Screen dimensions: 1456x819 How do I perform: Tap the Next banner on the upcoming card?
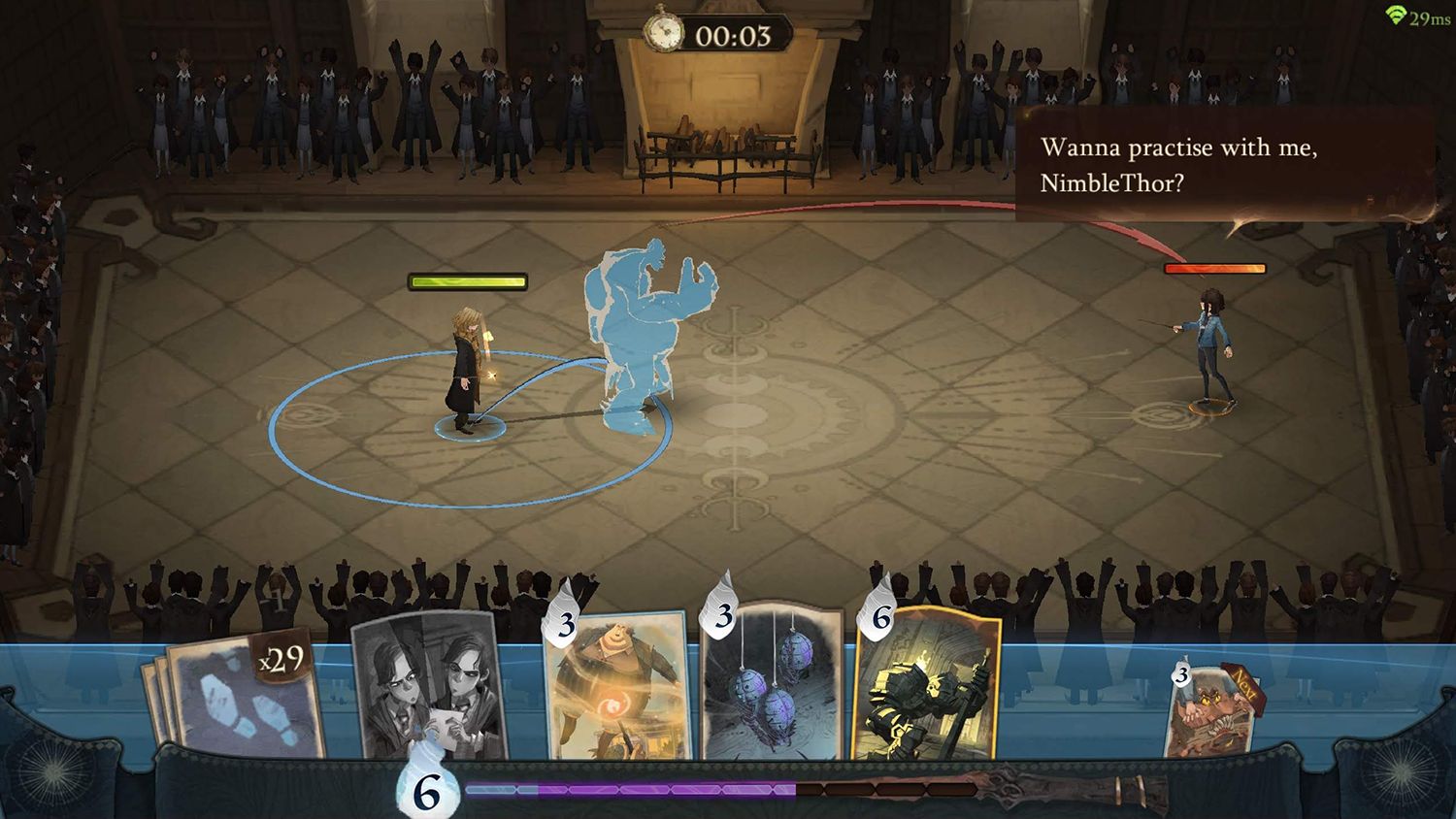point(1244,689)
